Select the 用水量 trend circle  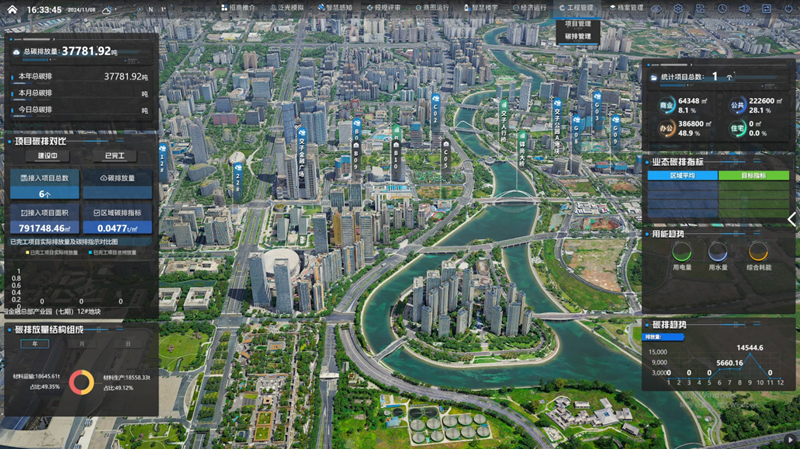coord(718,252)
